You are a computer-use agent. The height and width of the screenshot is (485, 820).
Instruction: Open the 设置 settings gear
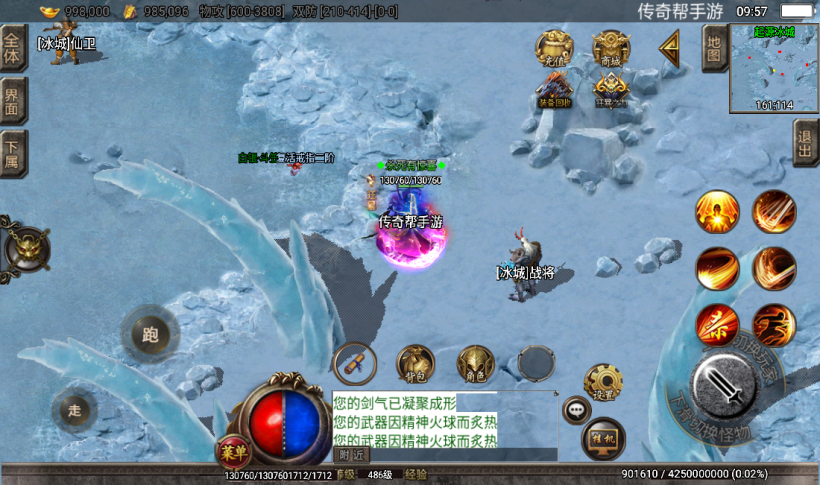(x=603, y=382)
